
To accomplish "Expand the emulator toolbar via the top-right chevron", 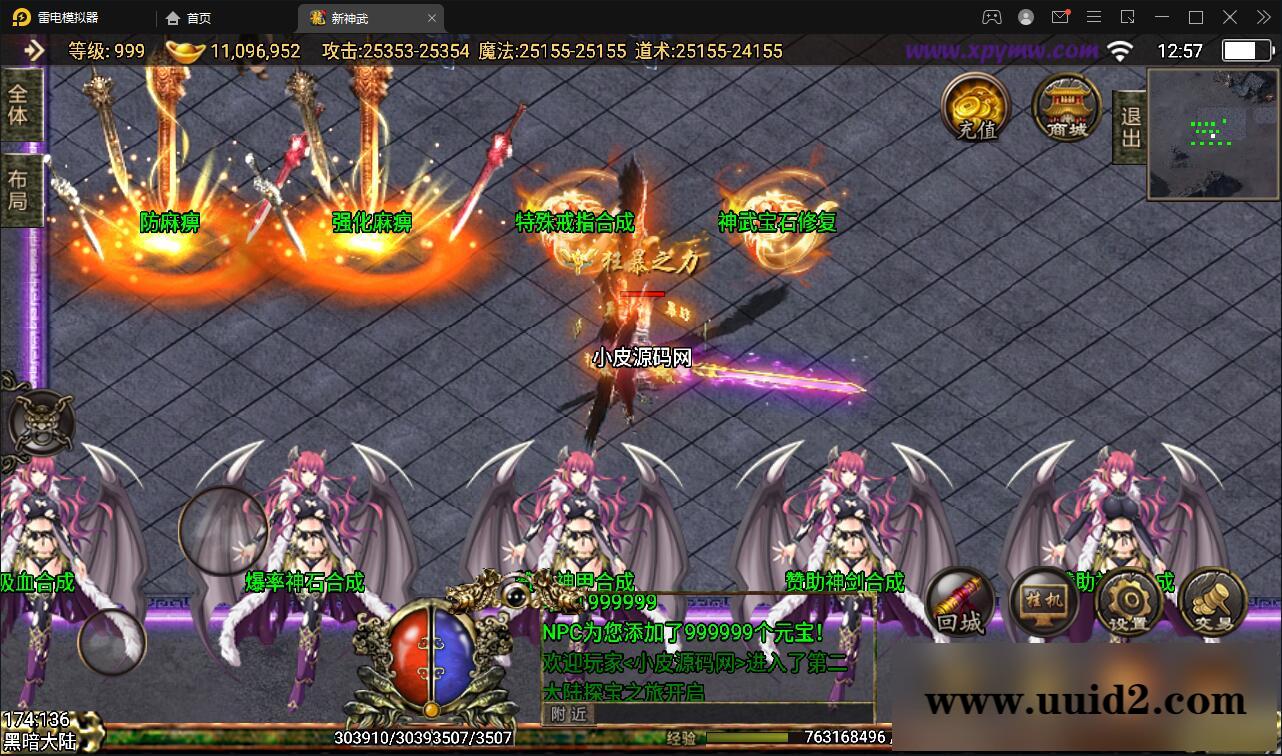I will (1262, 17).
